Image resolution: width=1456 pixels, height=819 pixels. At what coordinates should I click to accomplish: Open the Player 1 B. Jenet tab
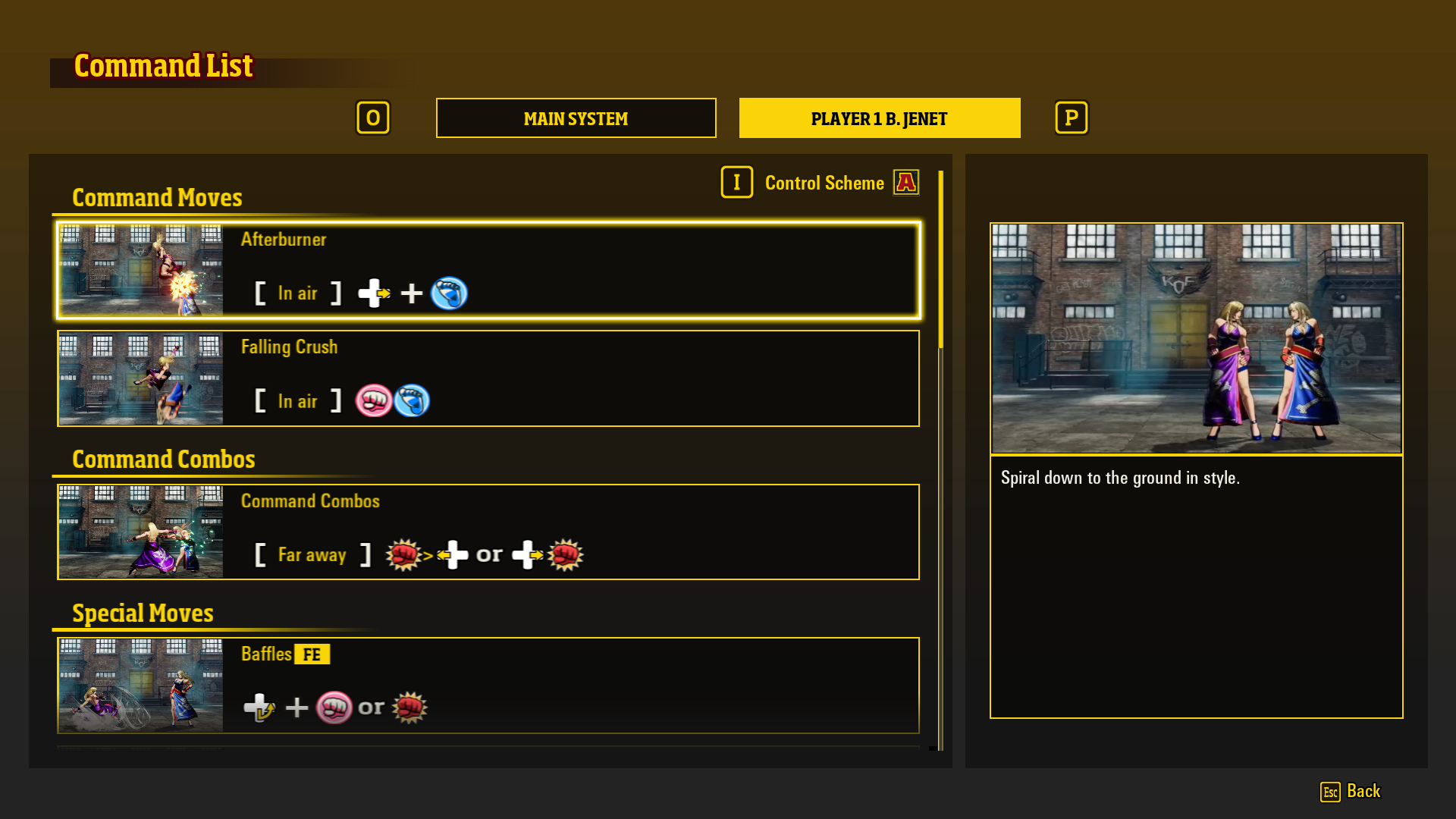[879, 118]
